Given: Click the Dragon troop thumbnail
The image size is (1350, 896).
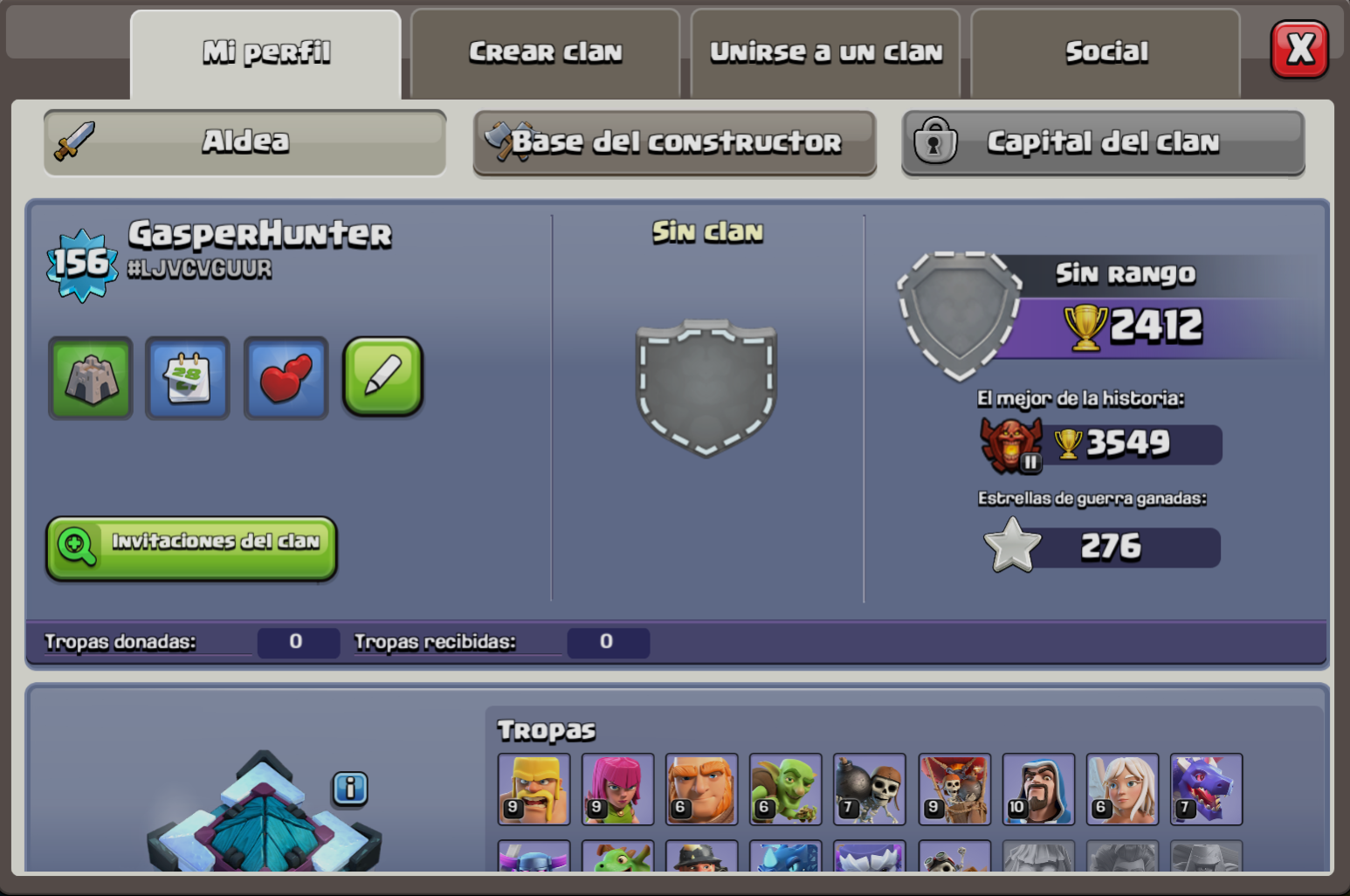Looking at the screenshot, I should [1206, 789].
